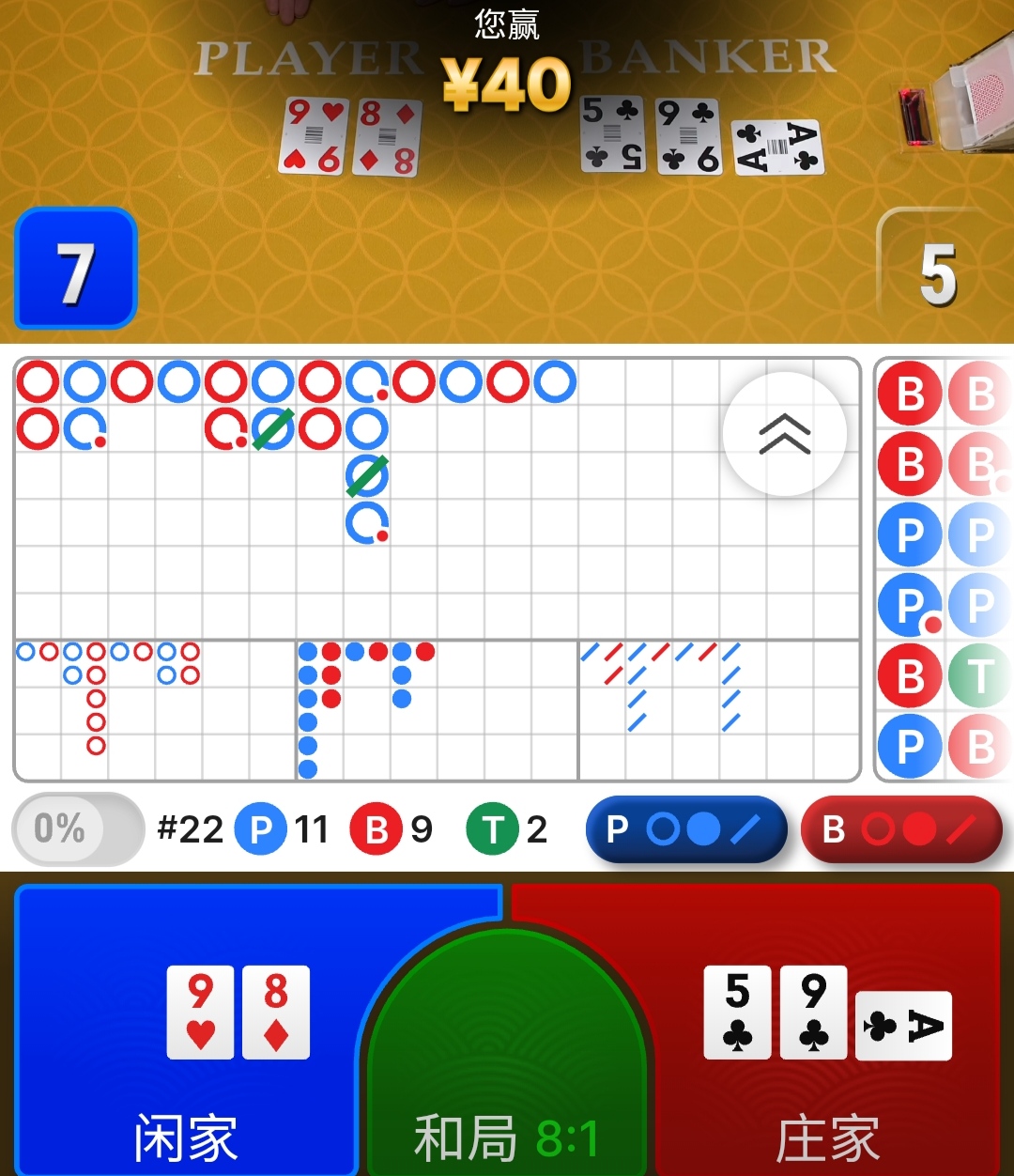Expand the roadmap with double-arrow button

784,434
